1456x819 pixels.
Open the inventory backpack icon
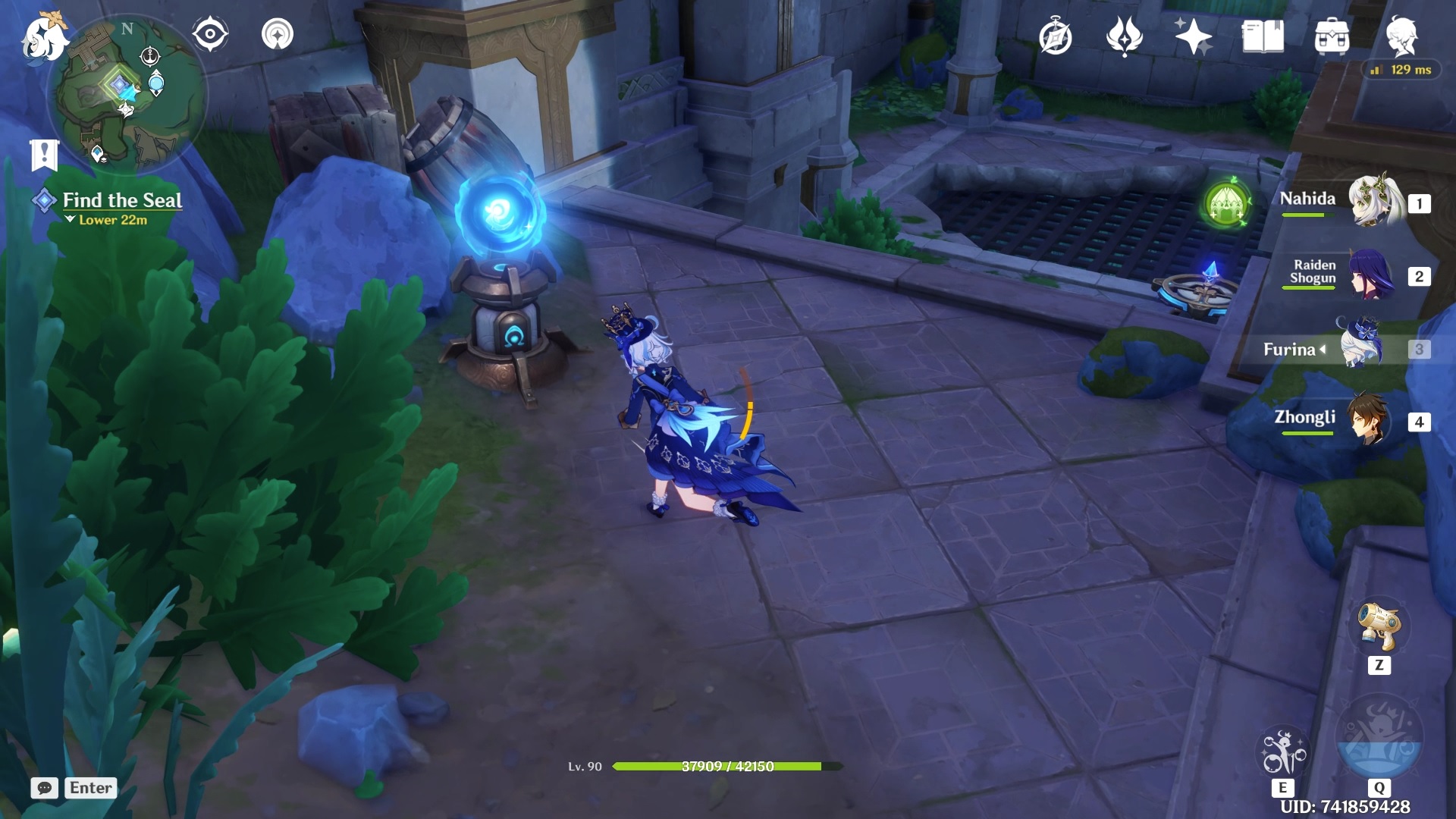[1332, 36]
